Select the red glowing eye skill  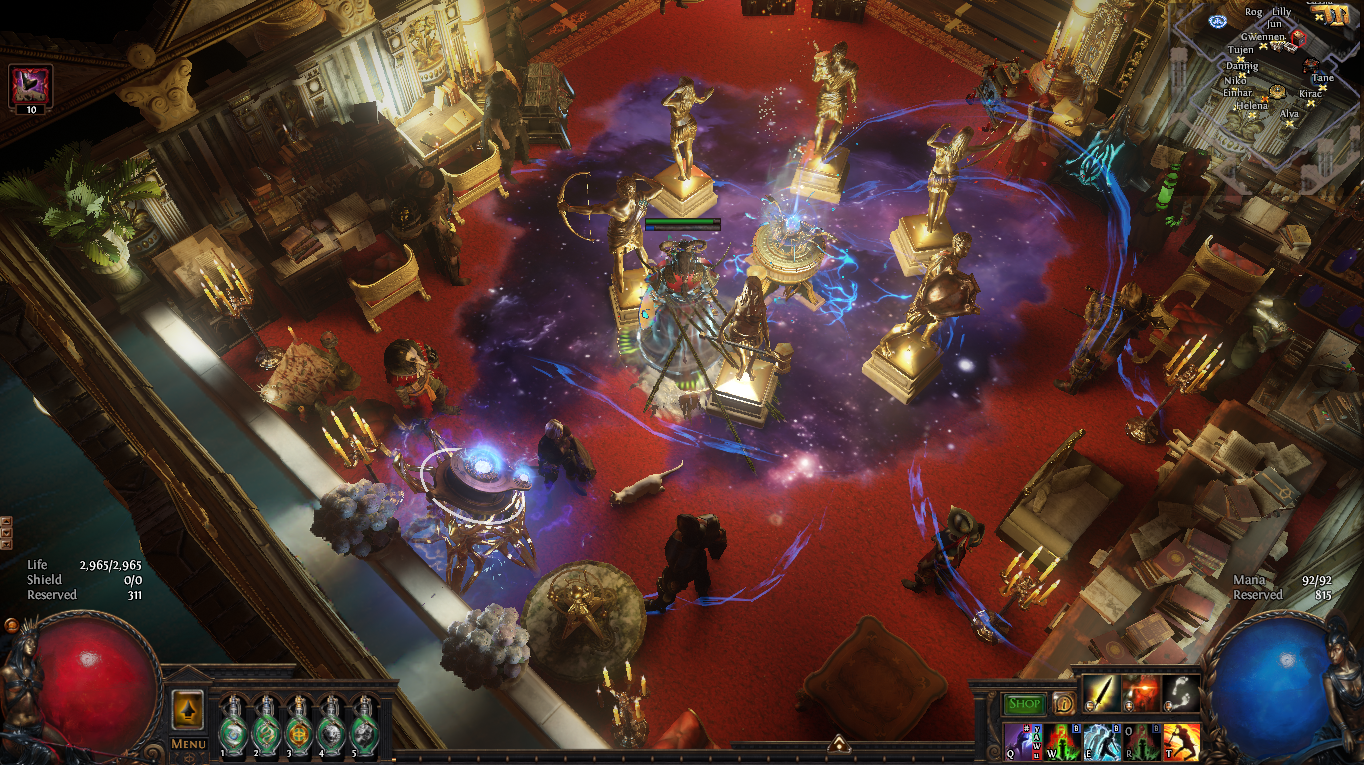click(x=1141, y=693)
